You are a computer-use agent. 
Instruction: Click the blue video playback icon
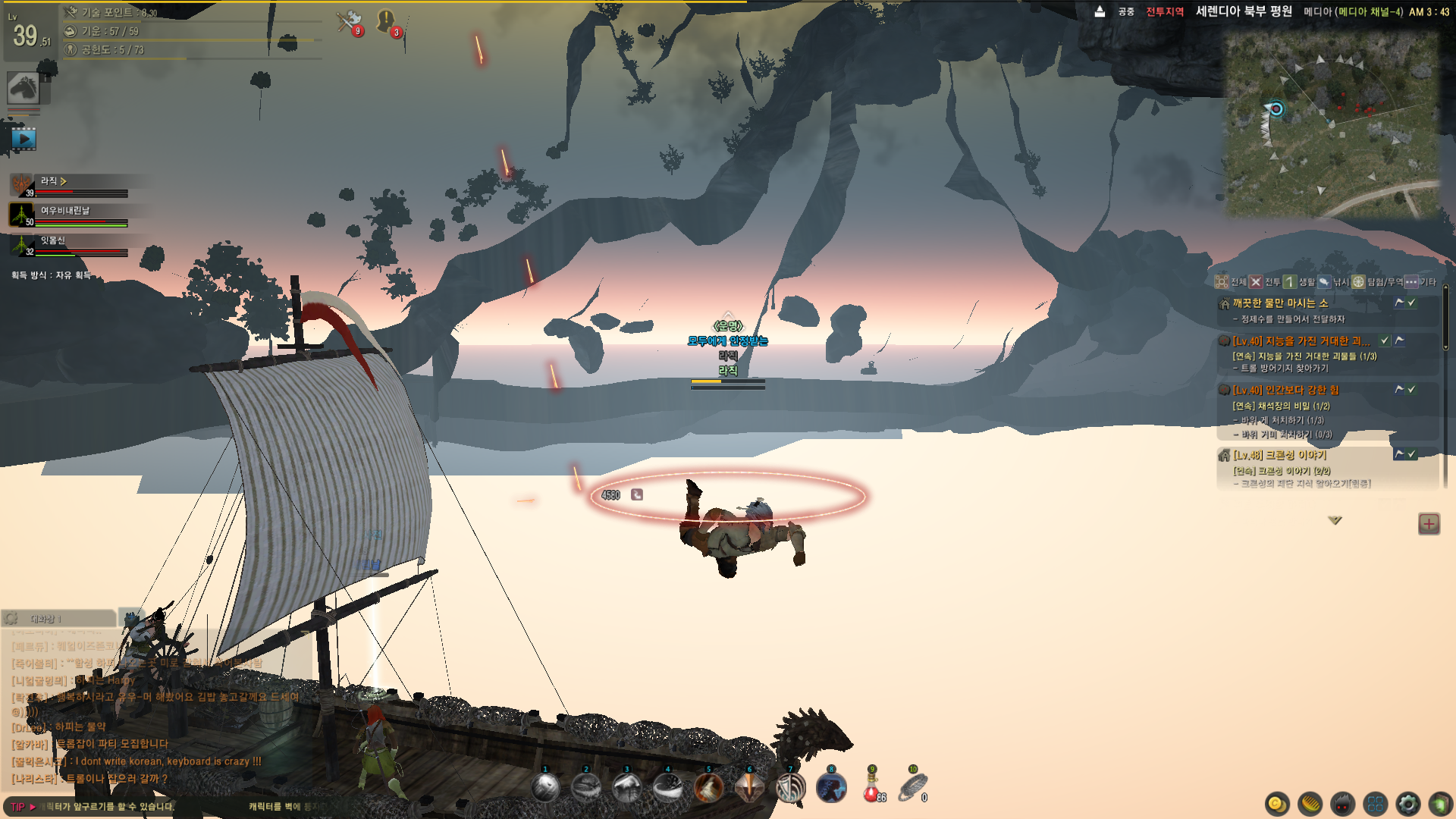[24, 140]
